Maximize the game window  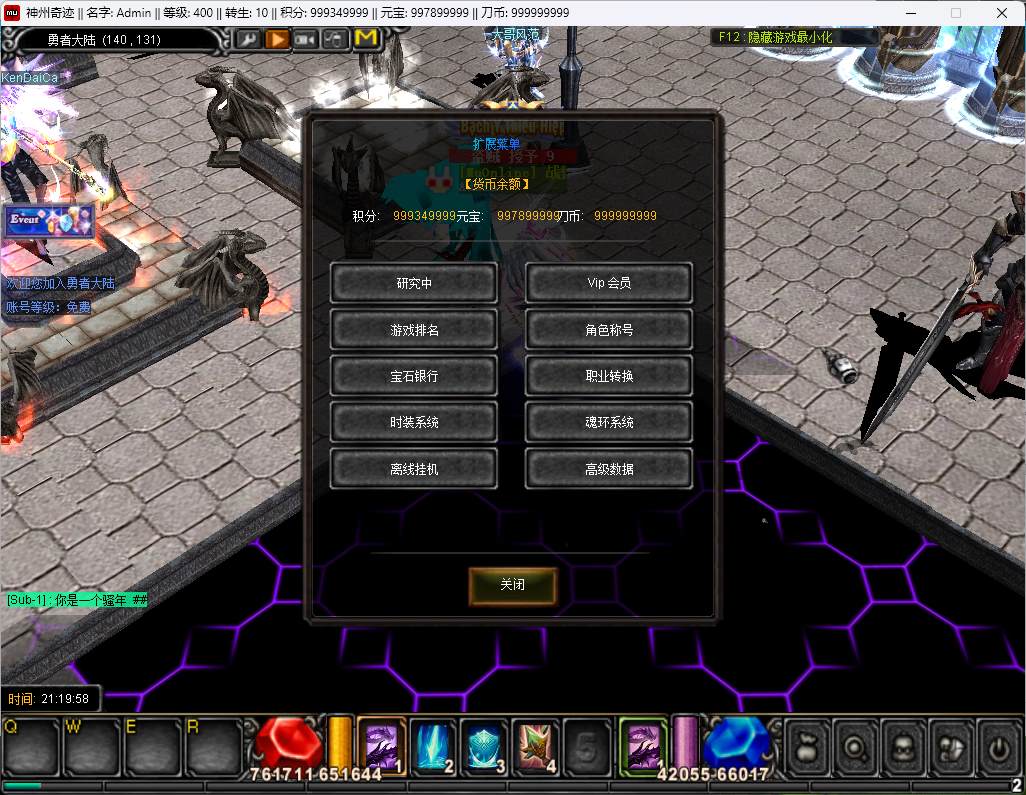click(955, 13)
